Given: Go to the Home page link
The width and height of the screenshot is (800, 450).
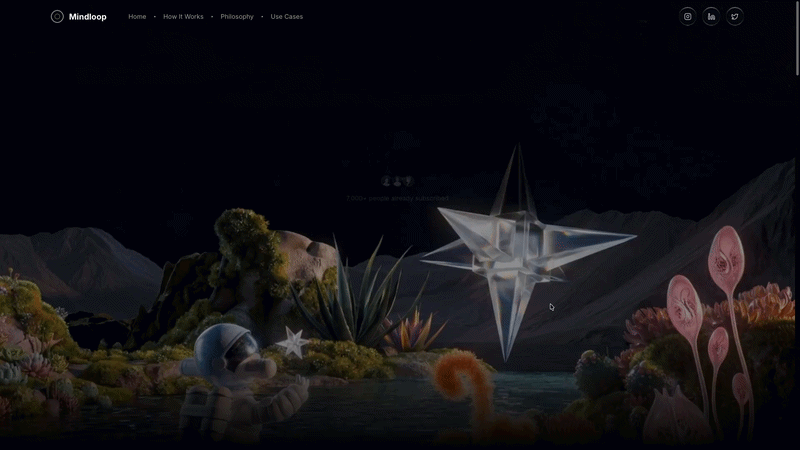Looking at the screenshot, I should pos(137,17).
